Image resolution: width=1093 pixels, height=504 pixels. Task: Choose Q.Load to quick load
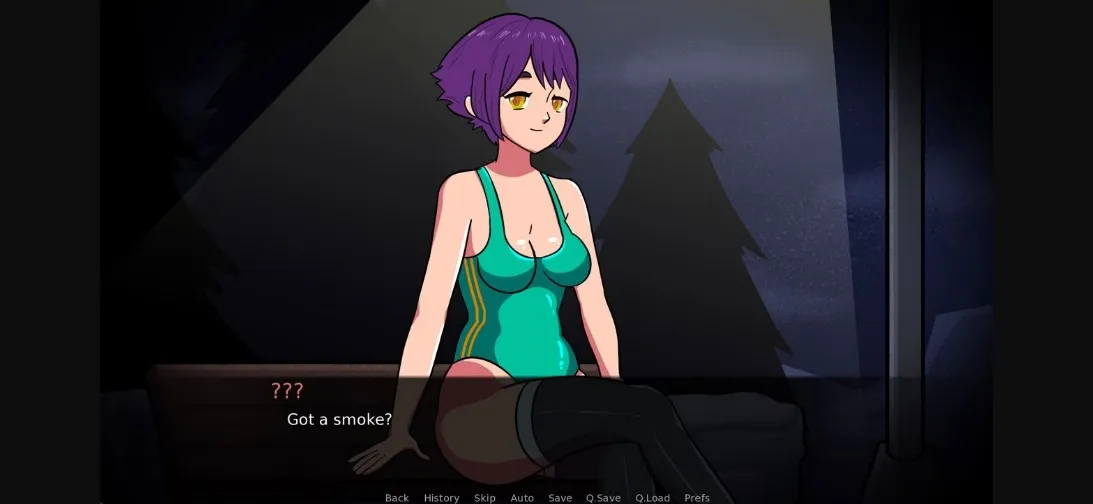tap(652, 498)
